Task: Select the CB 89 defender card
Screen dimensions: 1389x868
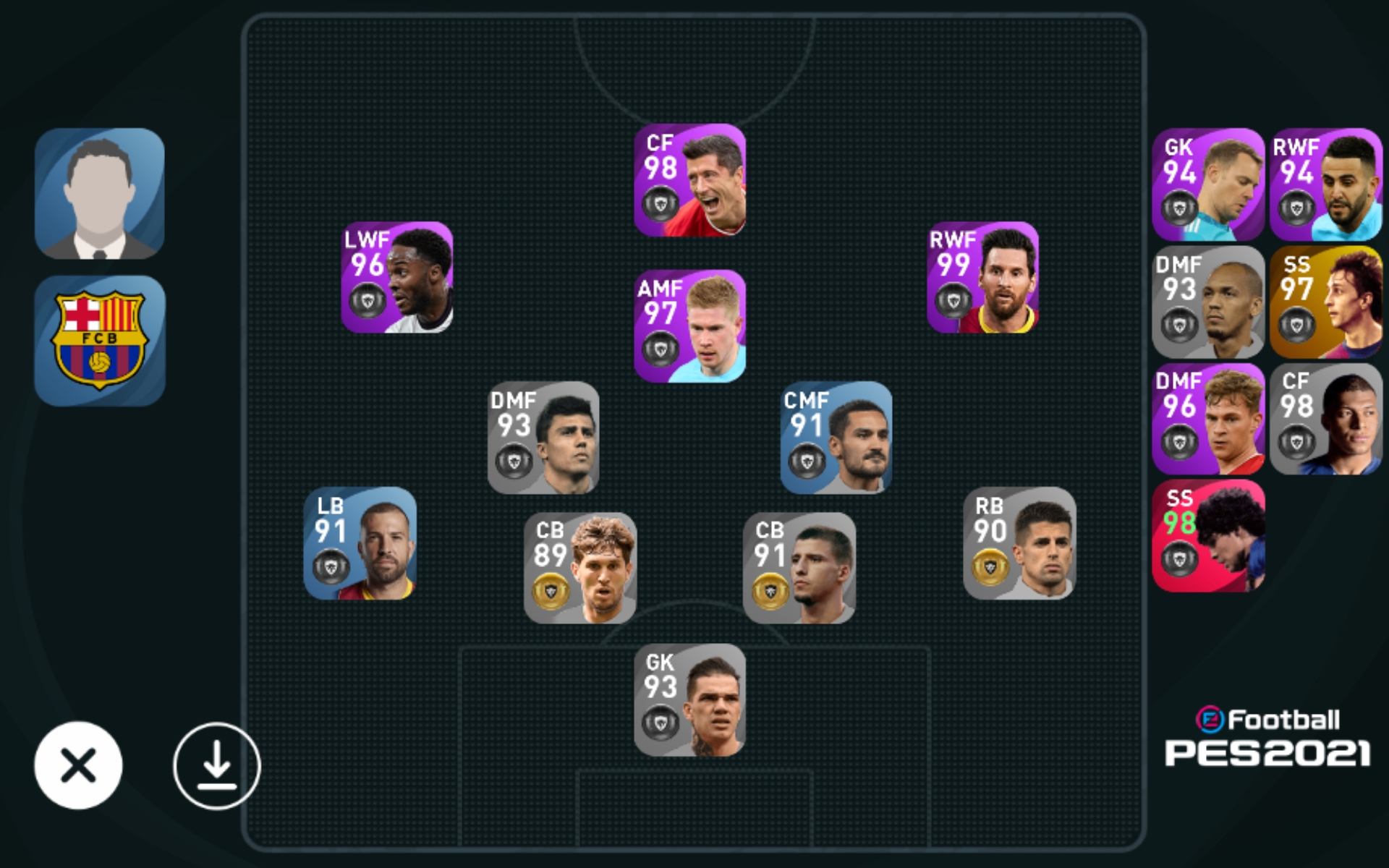Action: 579,569
